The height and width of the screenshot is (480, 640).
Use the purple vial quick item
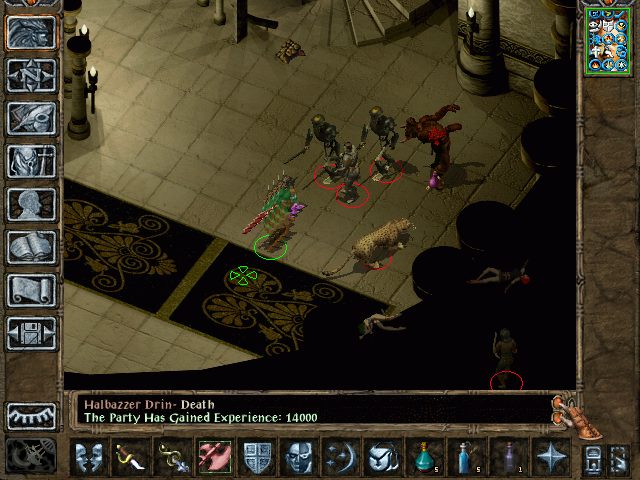pyautogui.click(x=507, y=457)
